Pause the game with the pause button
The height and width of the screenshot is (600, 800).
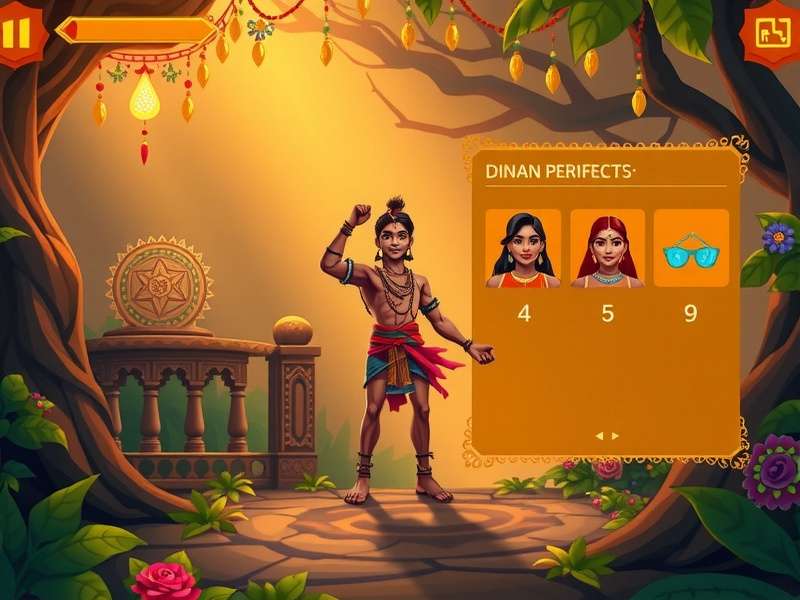(x=17, y=32)
